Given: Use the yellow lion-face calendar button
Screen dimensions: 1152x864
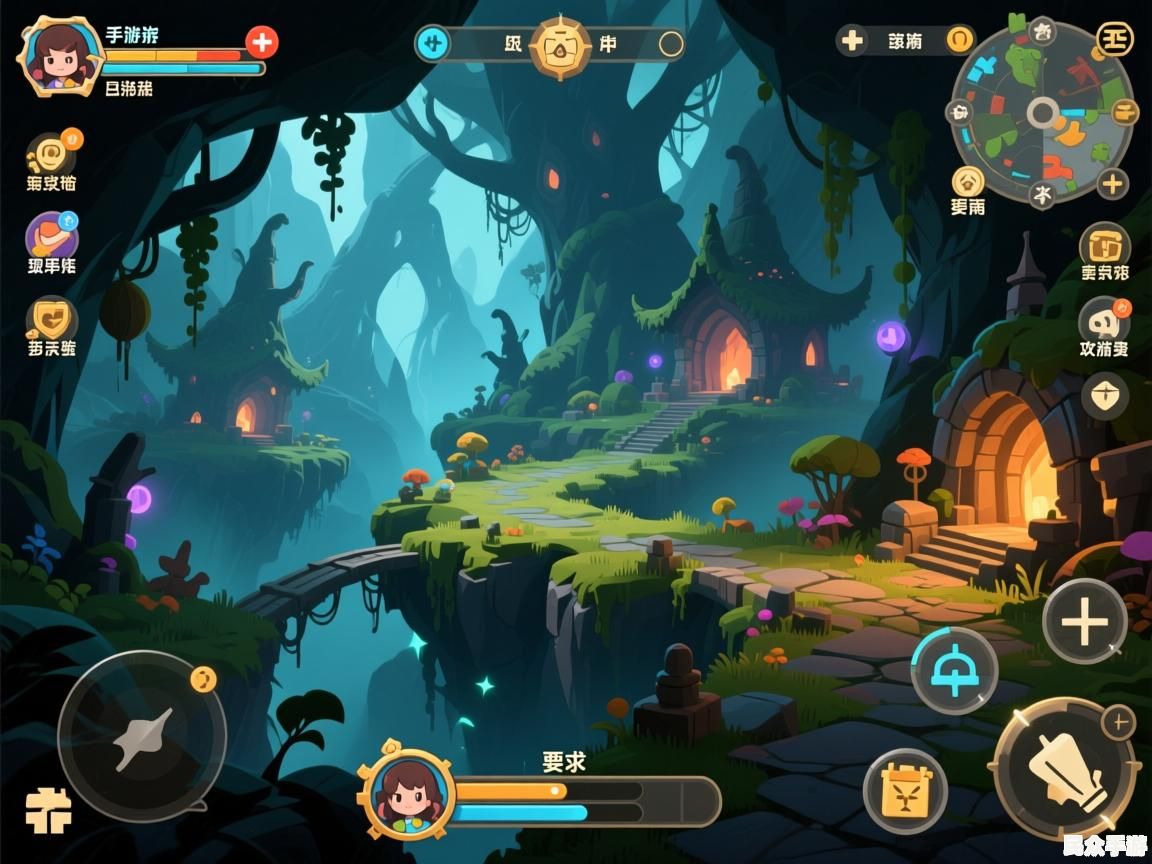Looking at the screenshot, I should click(x=905, y=791).
